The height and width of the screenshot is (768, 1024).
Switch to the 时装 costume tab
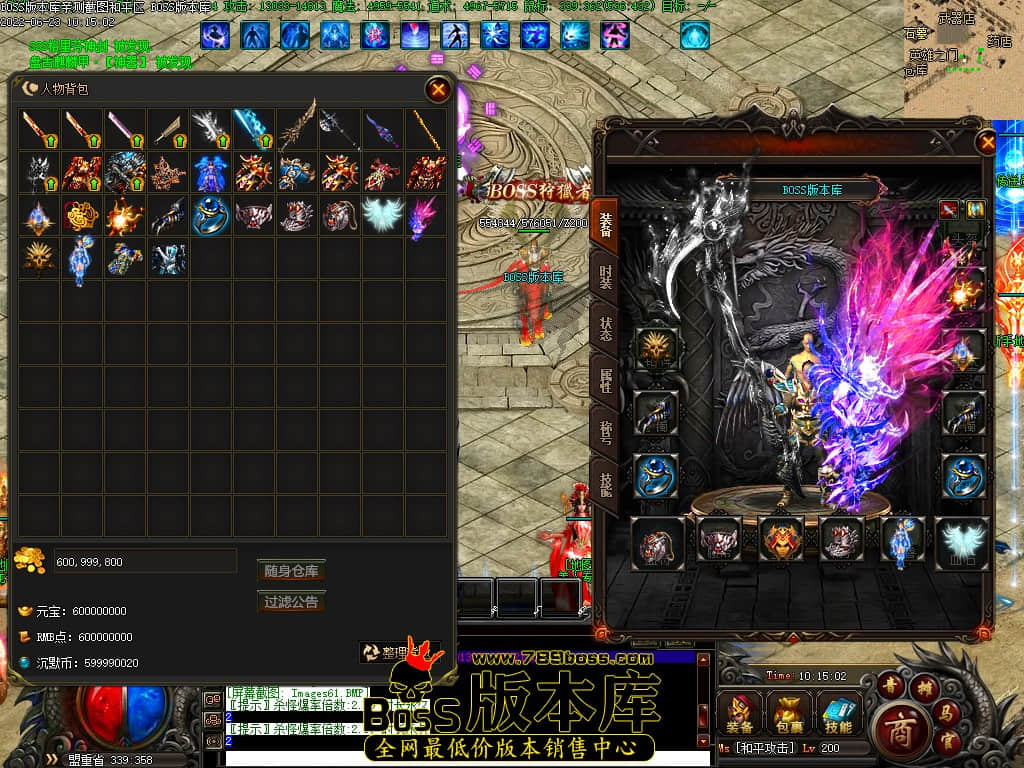[606, 276]
